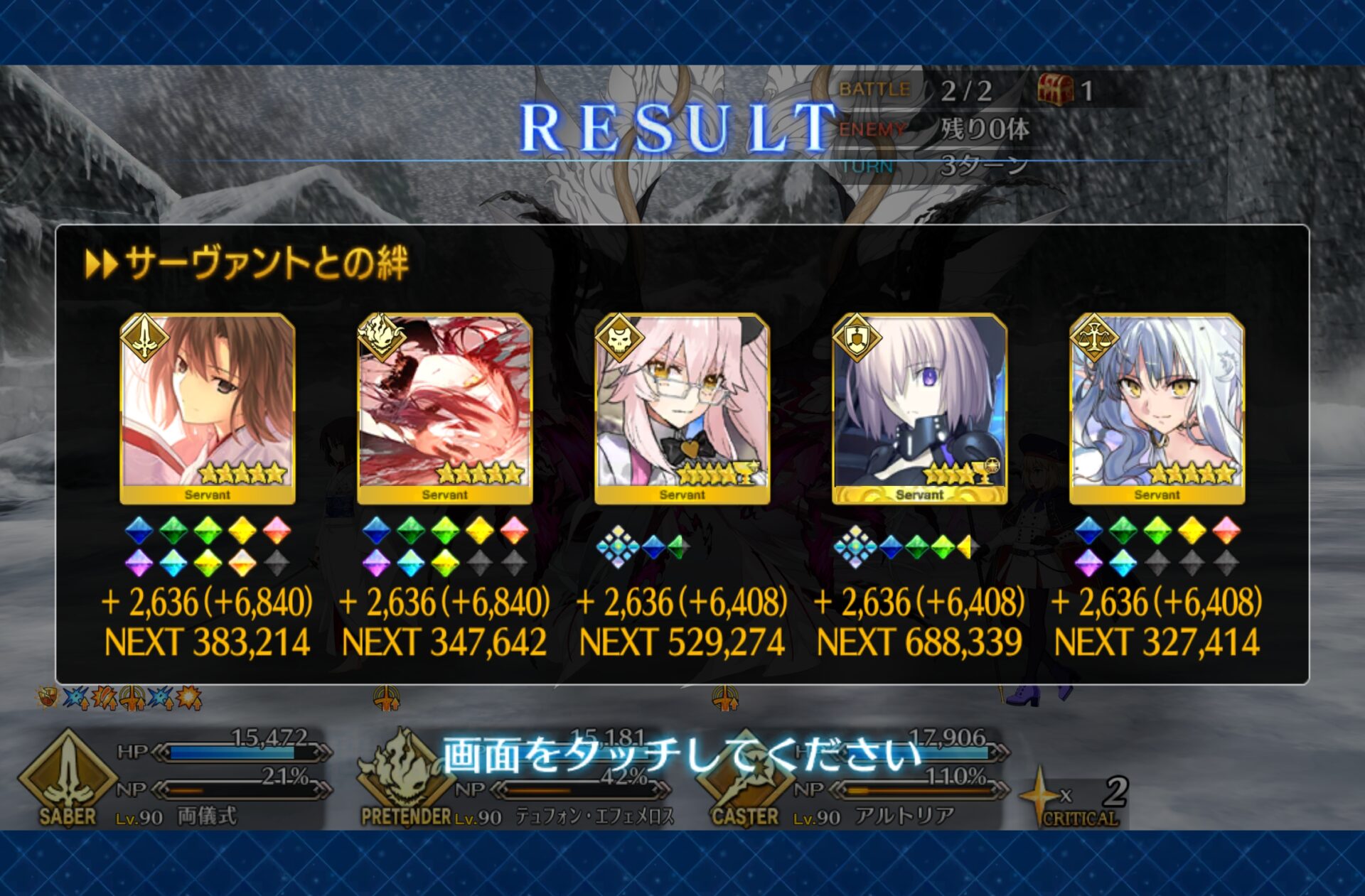Select the Shielder servant card with purple eyes

pyautogui.click(x=920, y=409)
